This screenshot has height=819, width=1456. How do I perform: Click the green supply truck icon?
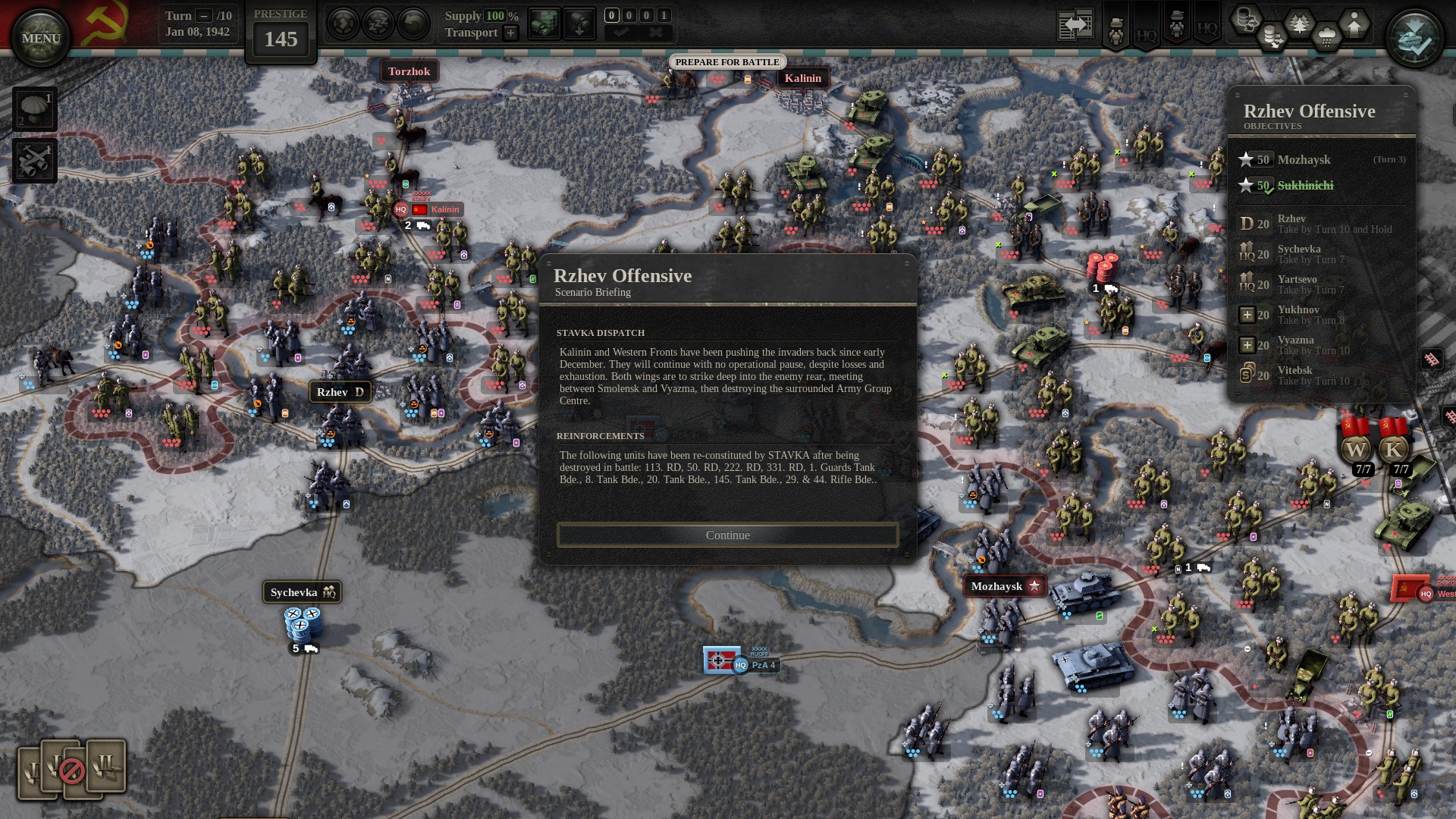(544, 25)
